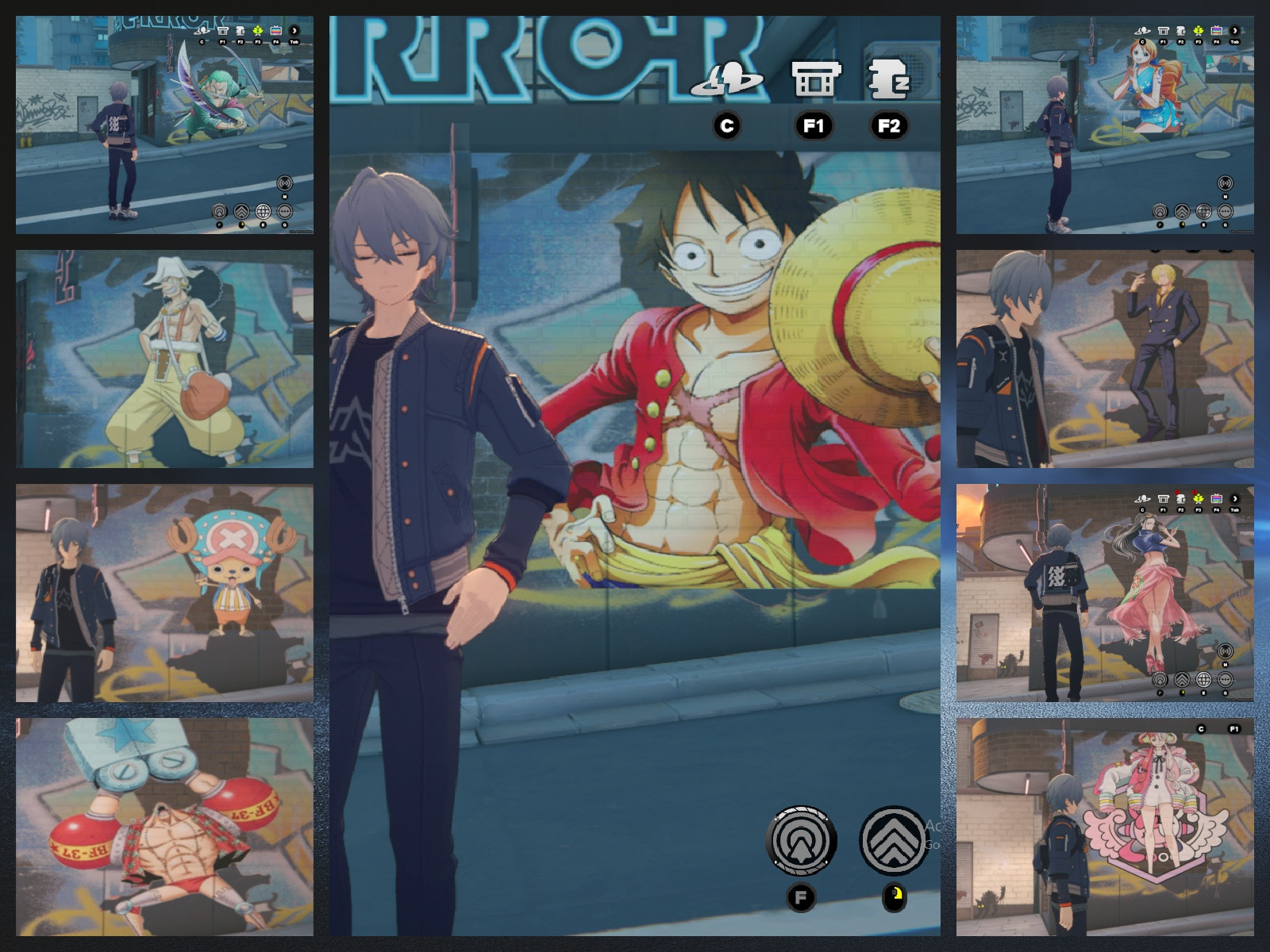Click the double-chevron emblem icon near the Go text

point(894,839)
